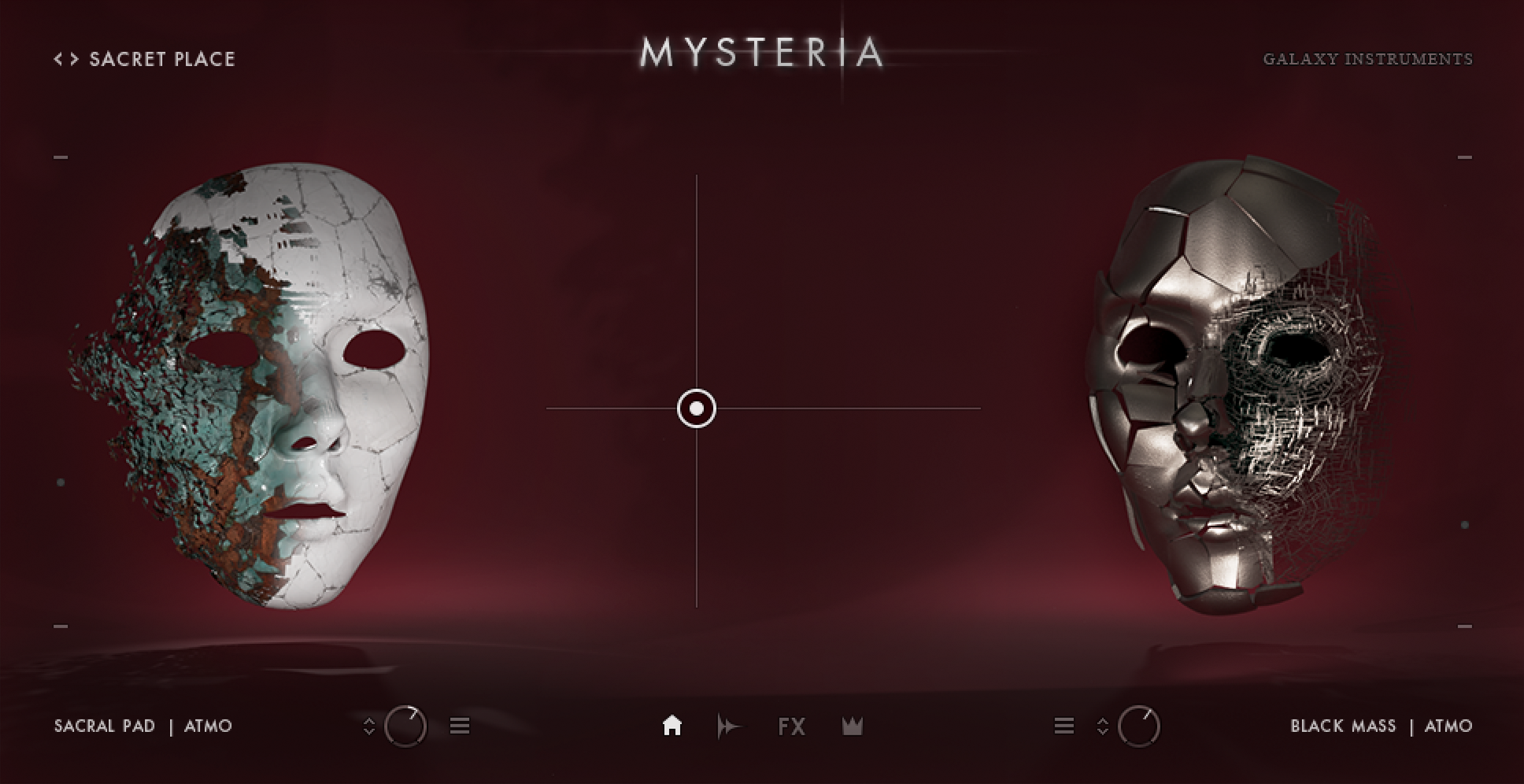The width and height of the screenshot is (1524, 784).
Task: Open previous preset with left arrow
Action: (x=56, y=58)
